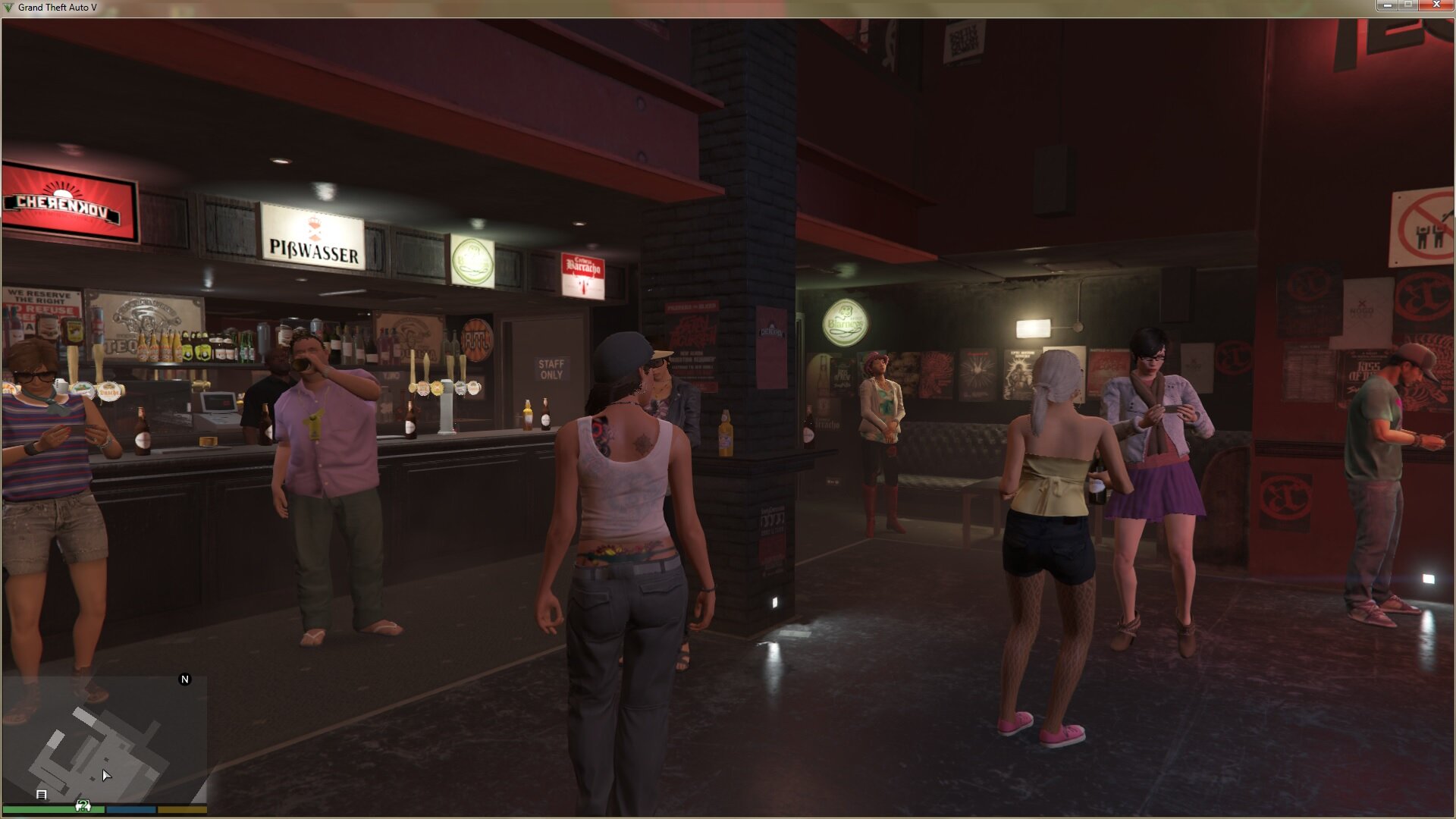This screenshot has height=819, width=1456.
Task: Click the stairs blip on the minimap
Action: click(42, 795)
